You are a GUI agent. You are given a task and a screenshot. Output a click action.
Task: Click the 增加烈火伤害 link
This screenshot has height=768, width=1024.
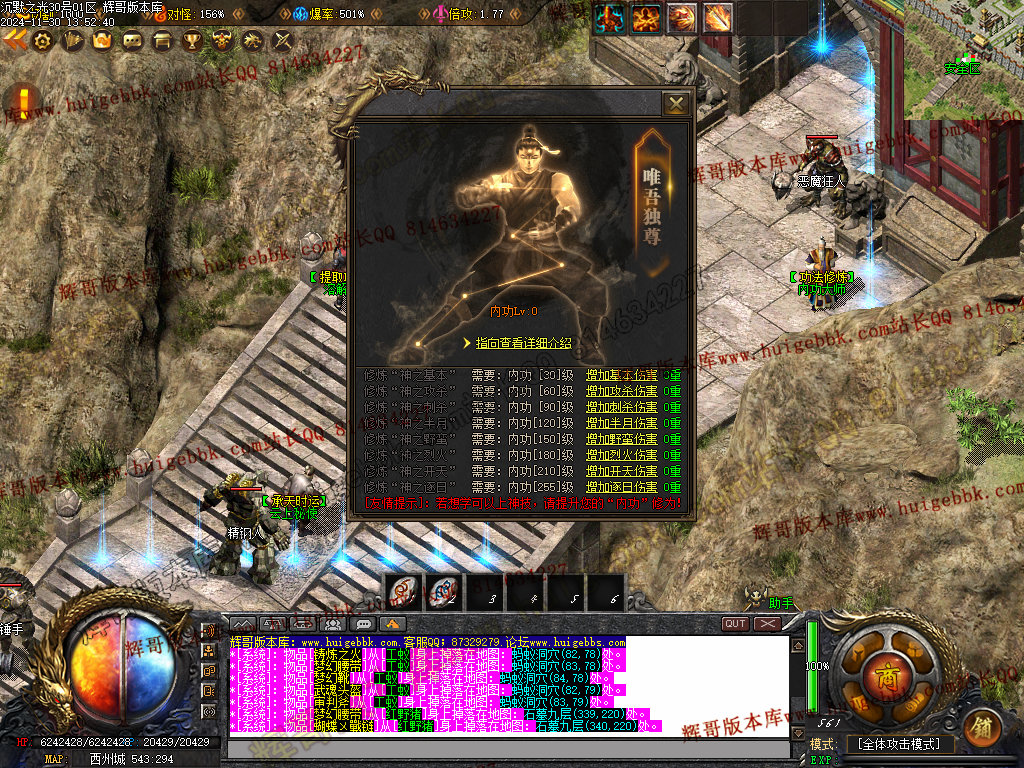(x=621, y=455)
